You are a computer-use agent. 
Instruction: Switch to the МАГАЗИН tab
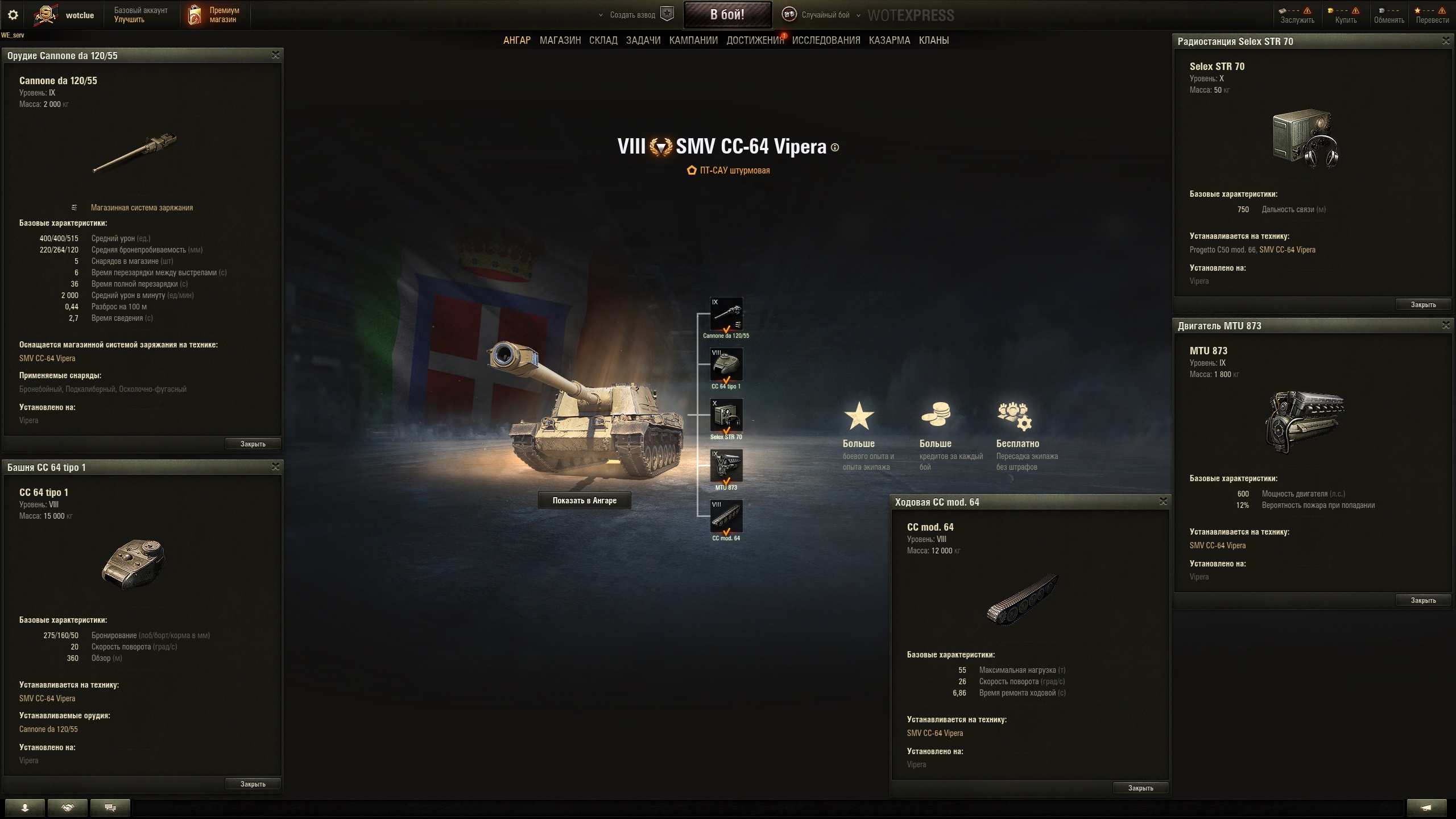[560, 40]
